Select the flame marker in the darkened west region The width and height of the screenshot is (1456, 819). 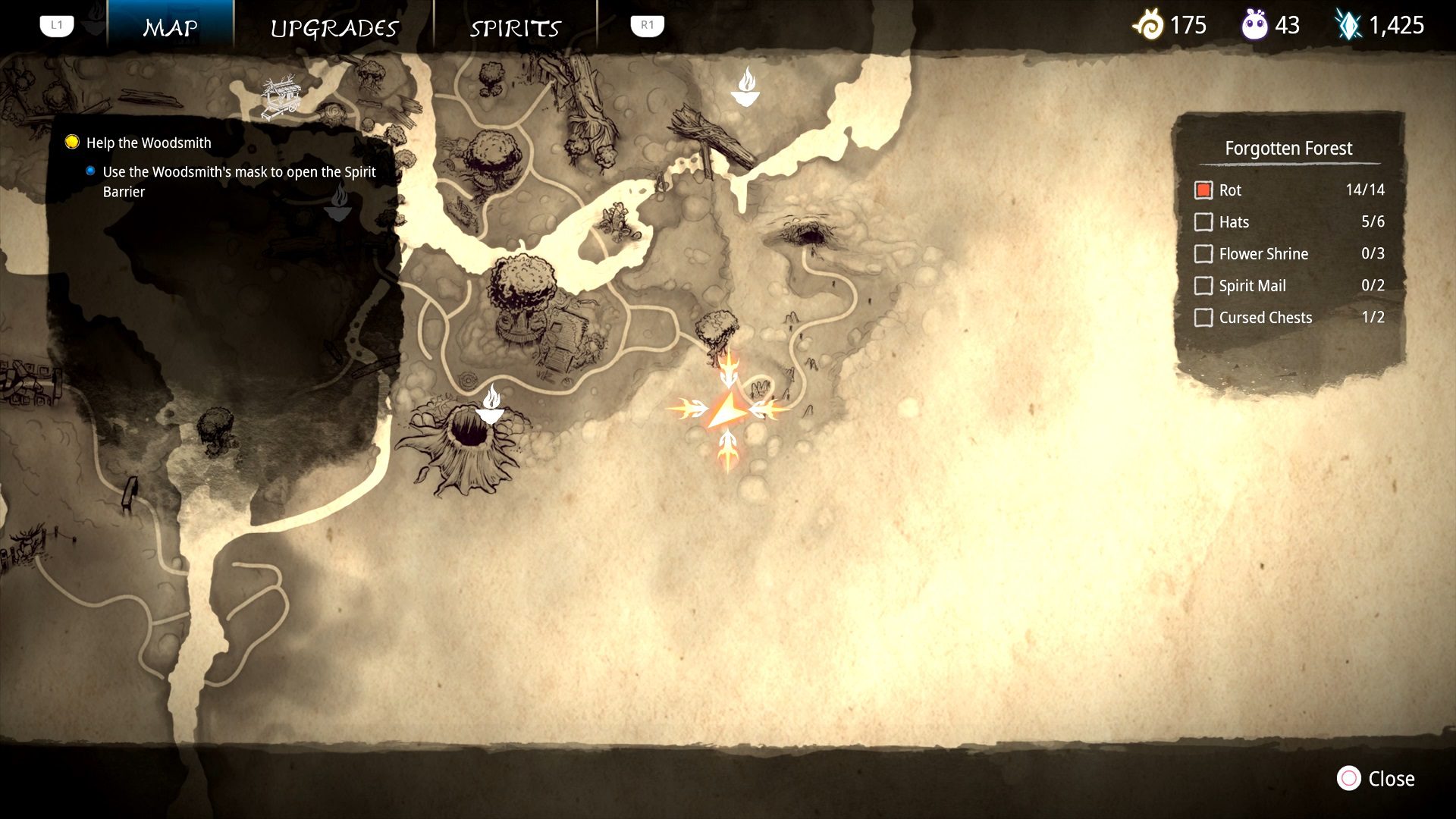click(x=339, y=202)
